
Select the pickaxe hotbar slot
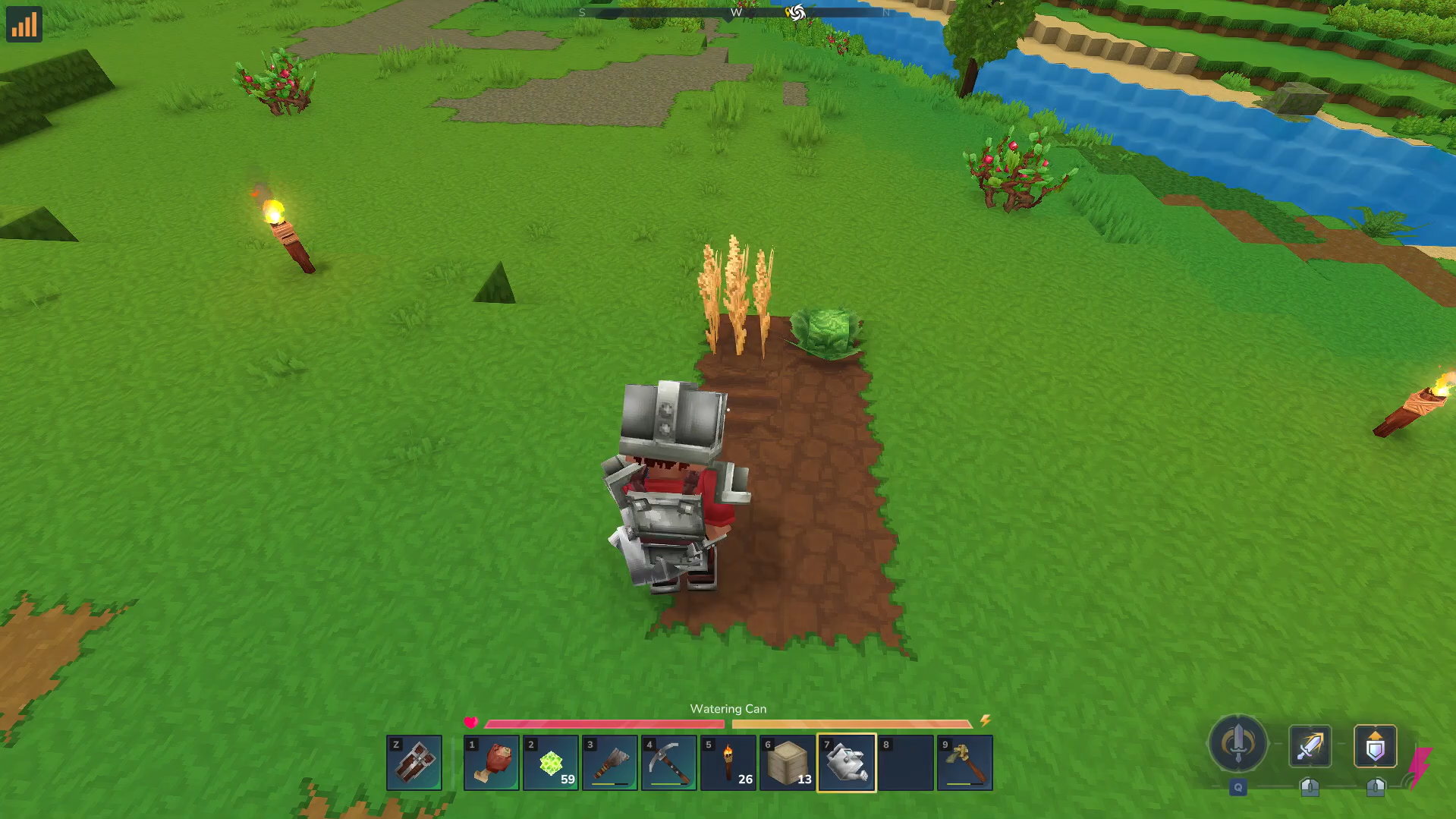668,763
